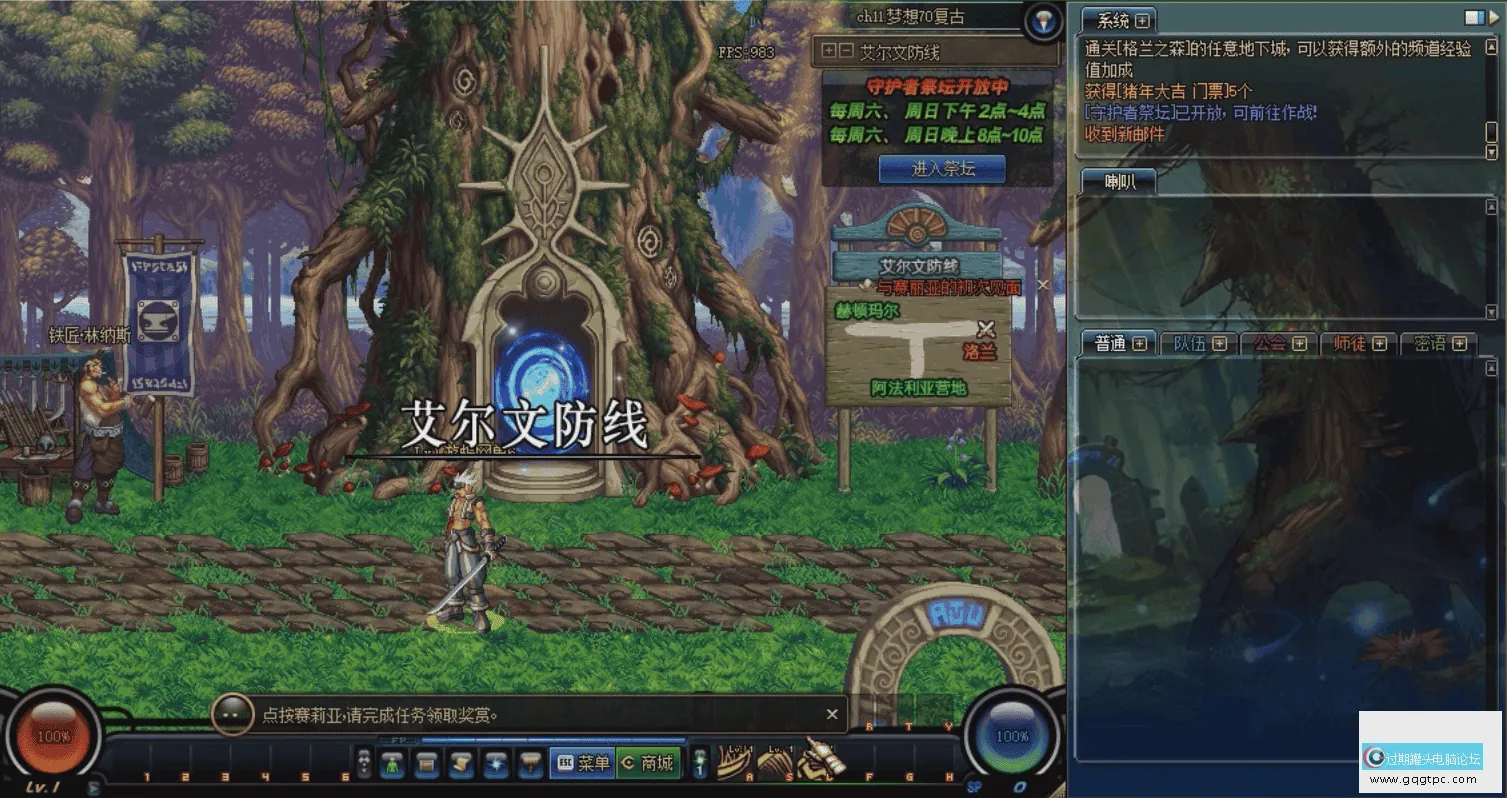Open the 菜单 ESC menu button
Screen dimensions: 1507x798
(581, 763)
